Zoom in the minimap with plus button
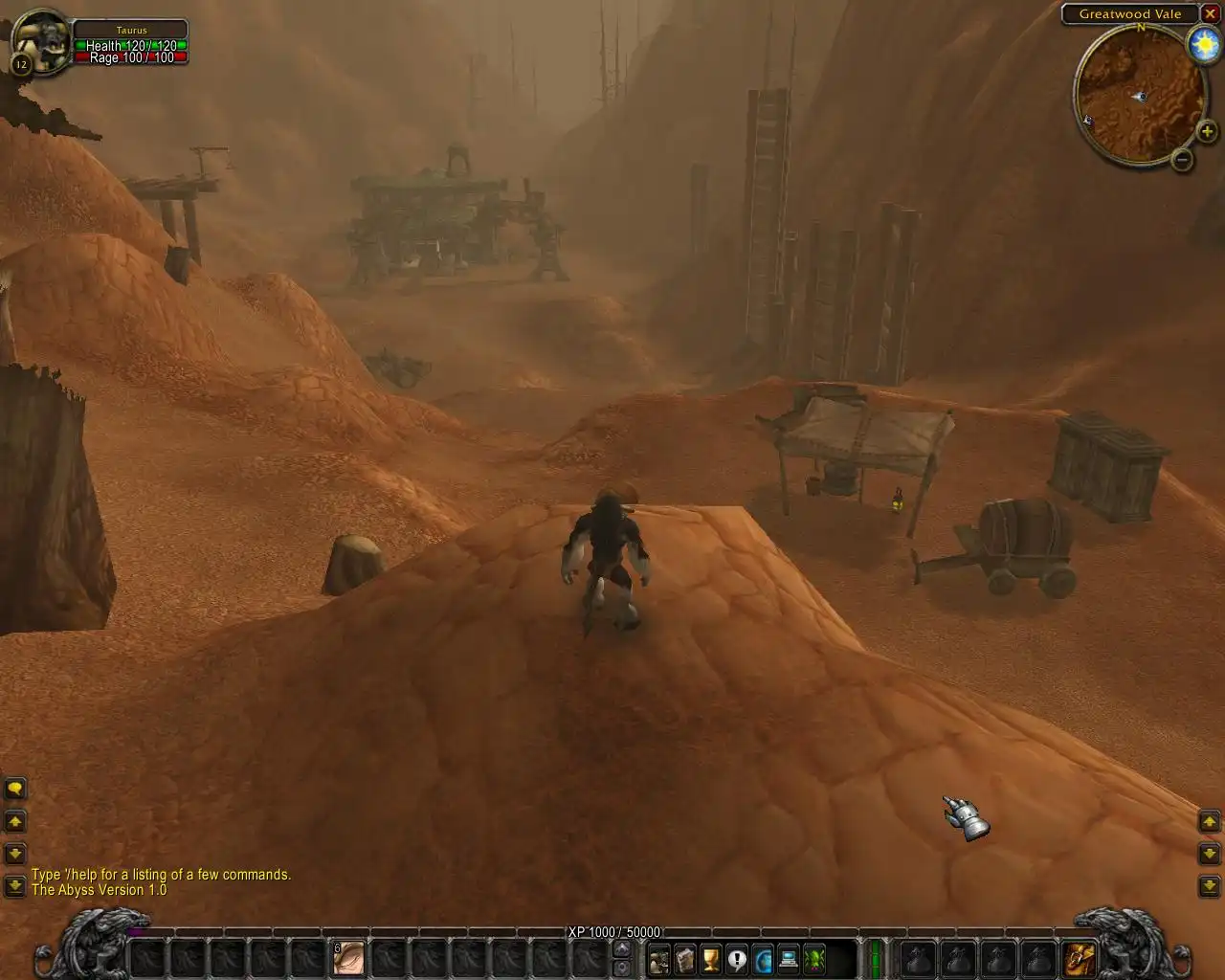The height and width of the screenshot is (980, 1225). (x=1207, y=132)
